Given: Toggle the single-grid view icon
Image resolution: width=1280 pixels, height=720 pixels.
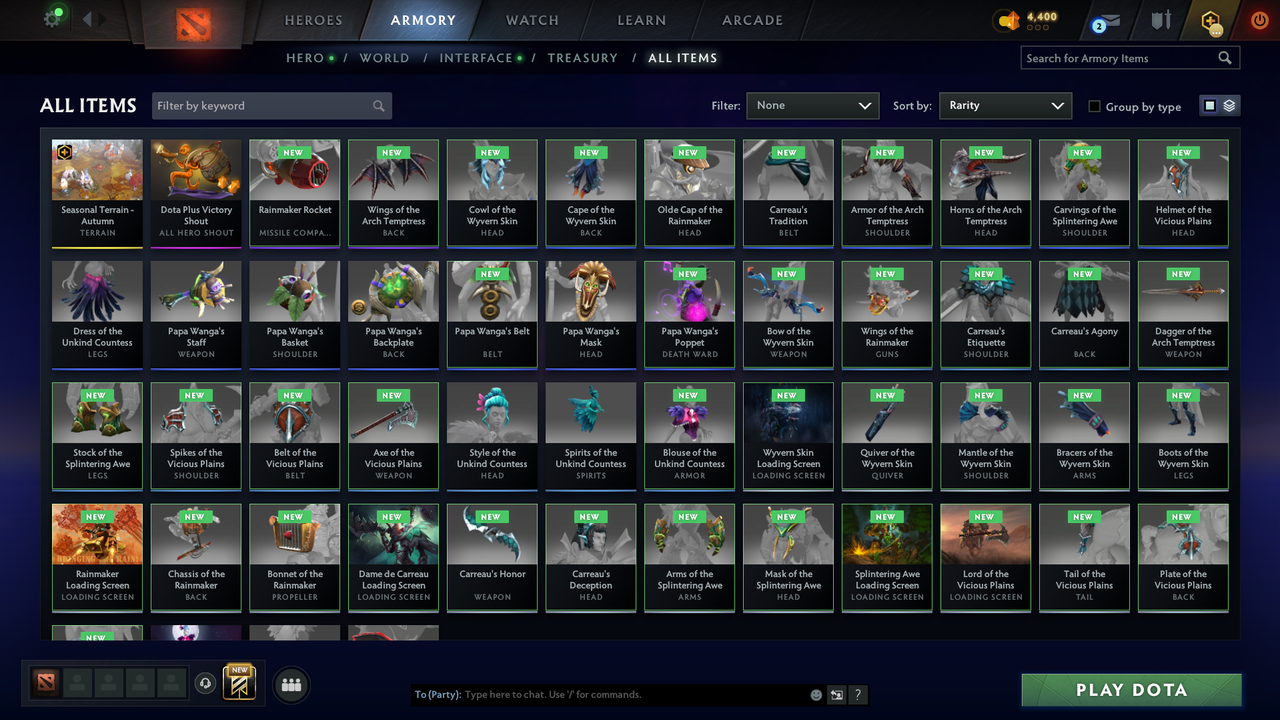Looking at the screenshot, I should 1211,105.
